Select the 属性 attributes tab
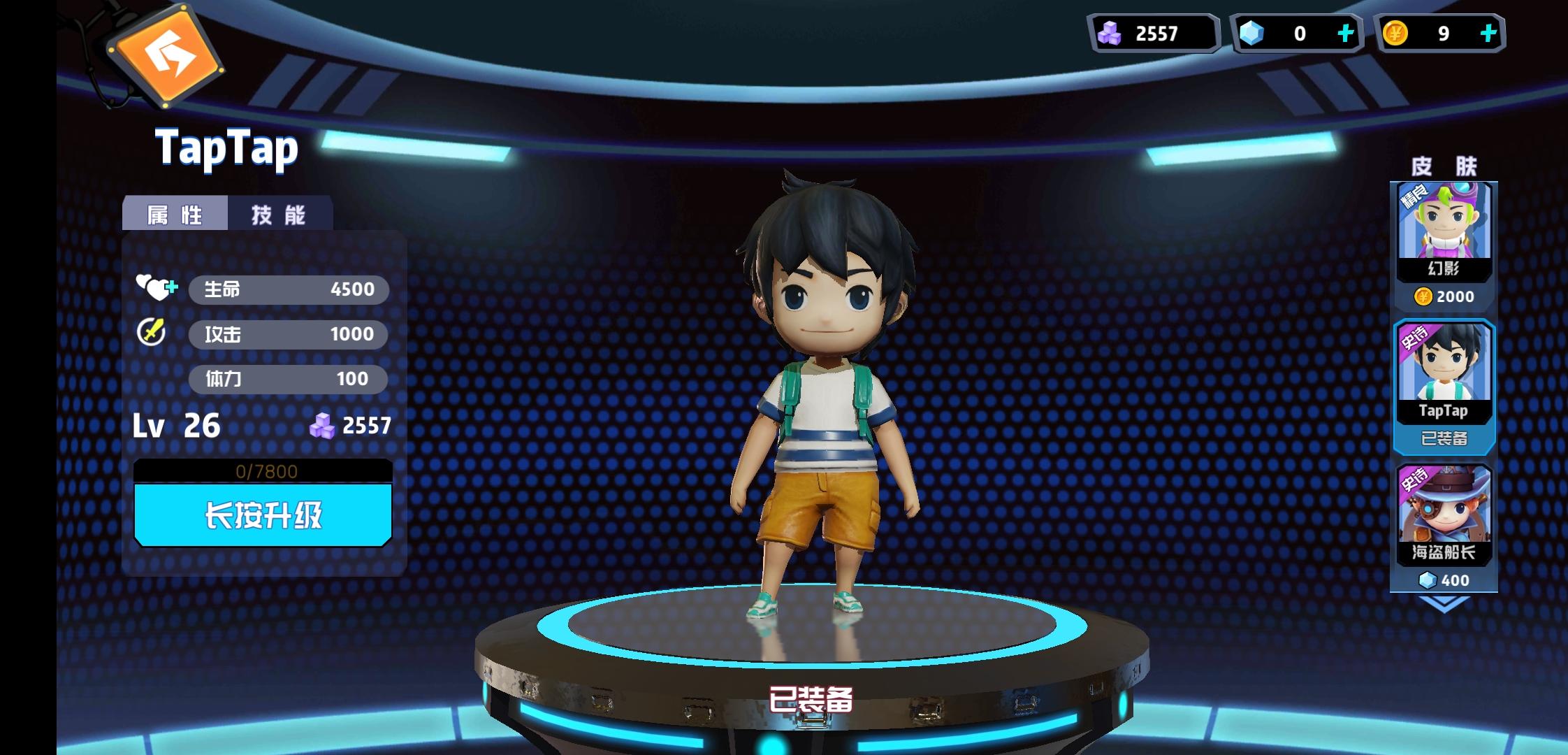This screenshot has height=755, width=1568. click(175, 215)
